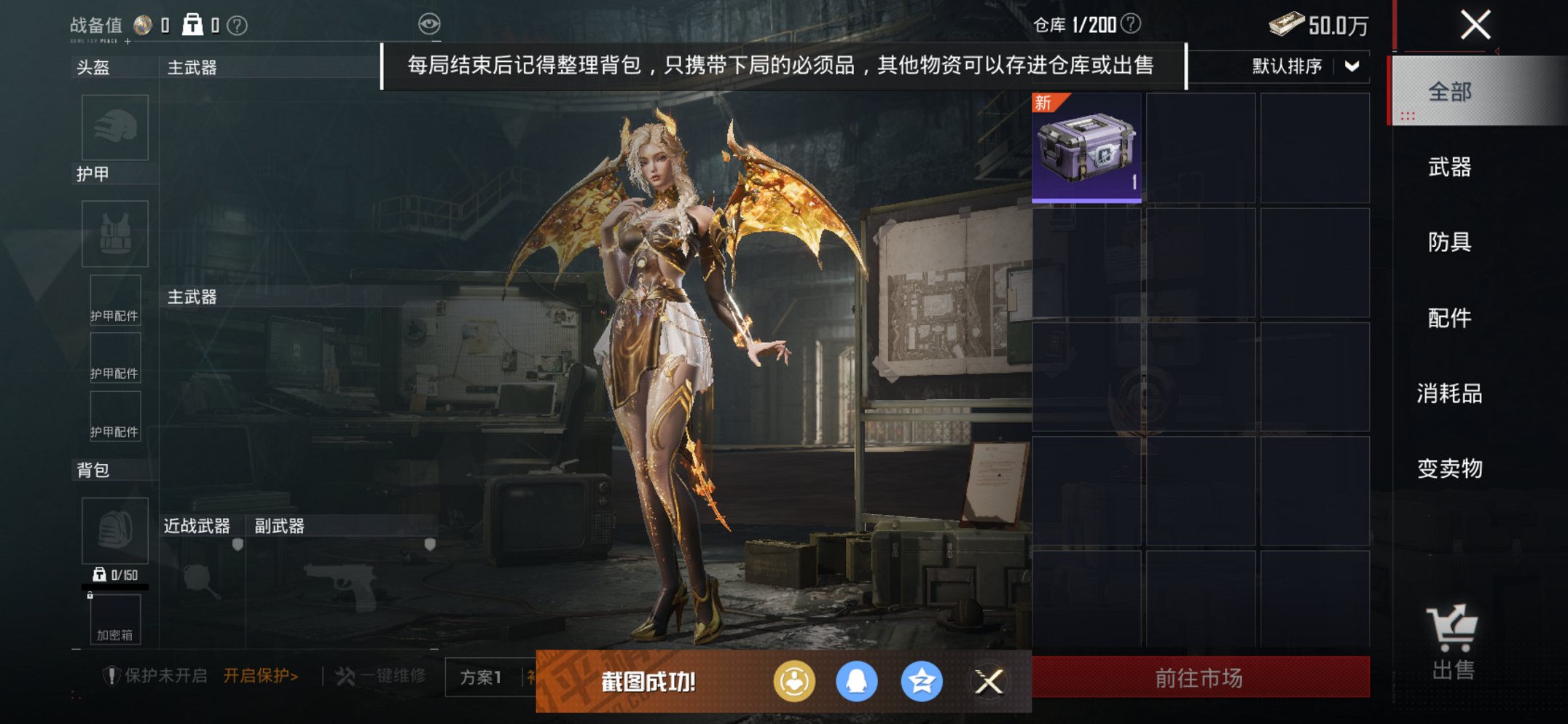Switch to the 武器 weapons tab
The image size is (1568, 724).
1449,168
